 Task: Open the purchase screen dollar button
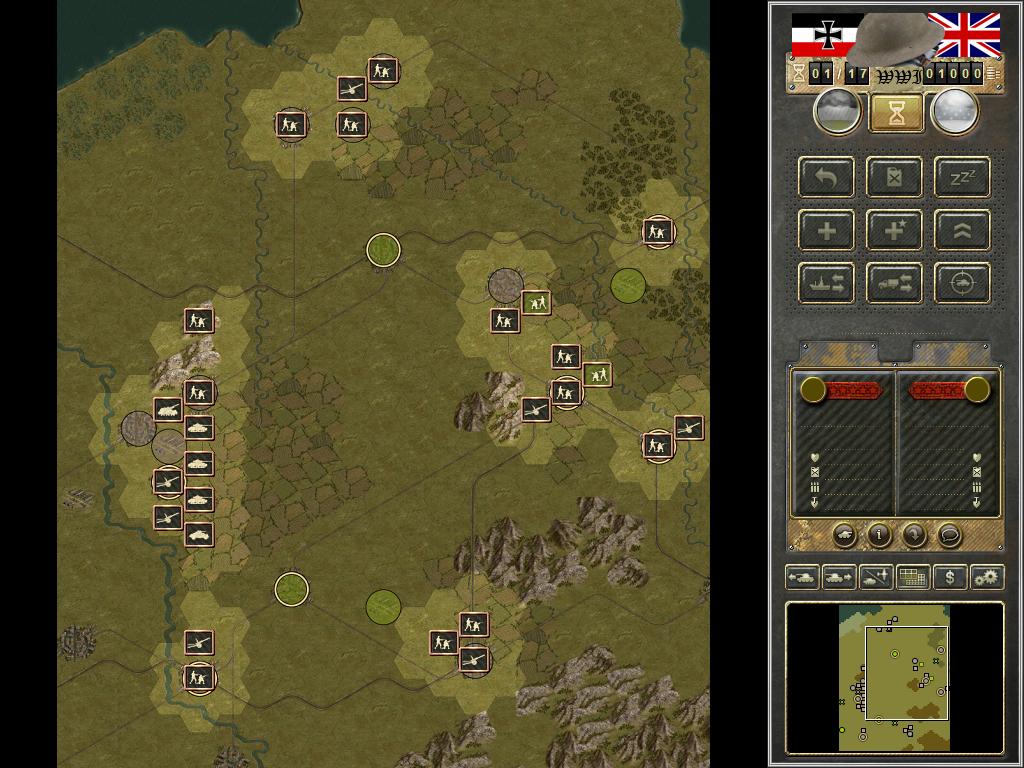(949, 577)
